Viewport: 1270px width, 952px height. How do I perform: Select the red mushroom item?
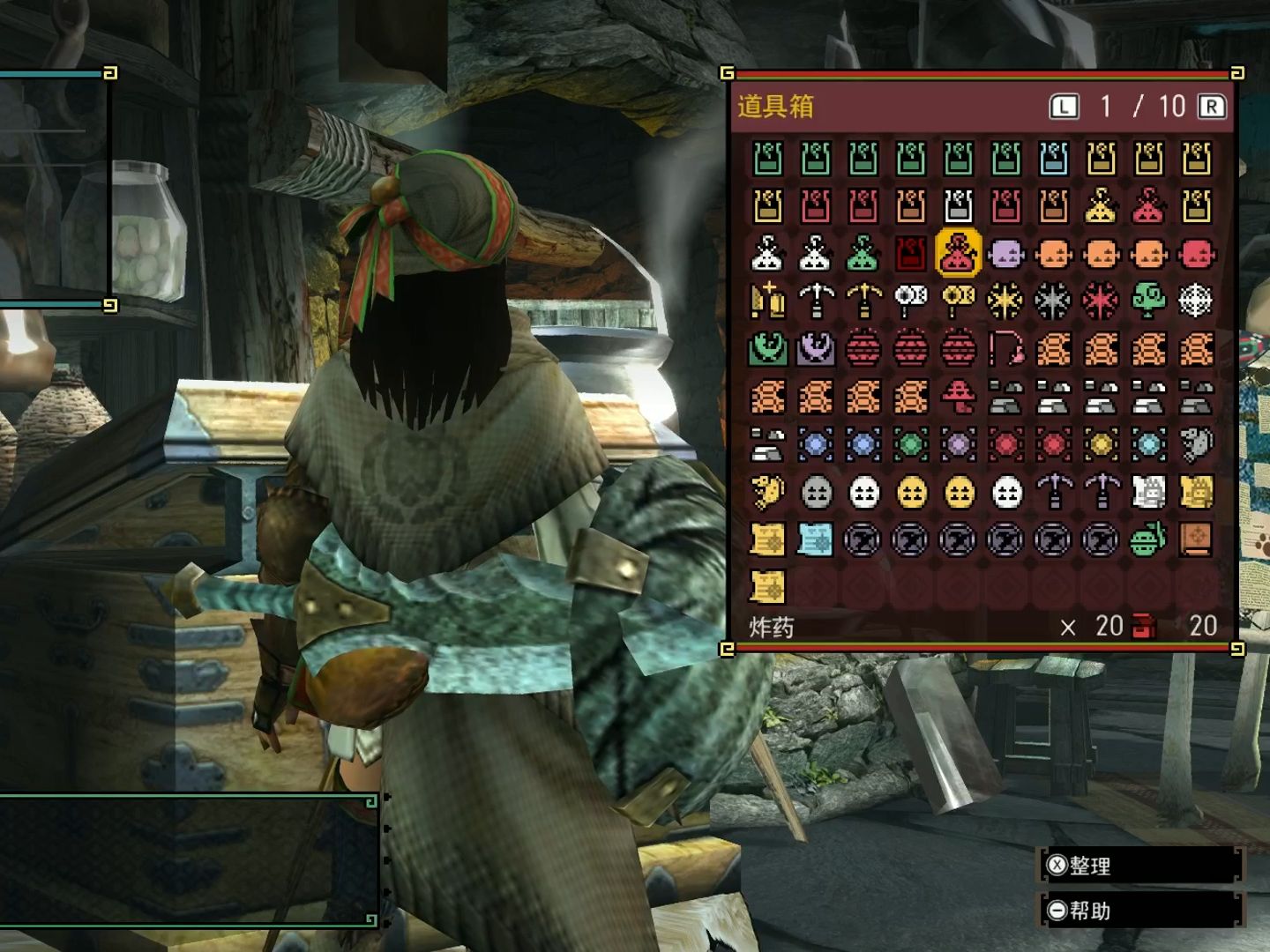958,397
